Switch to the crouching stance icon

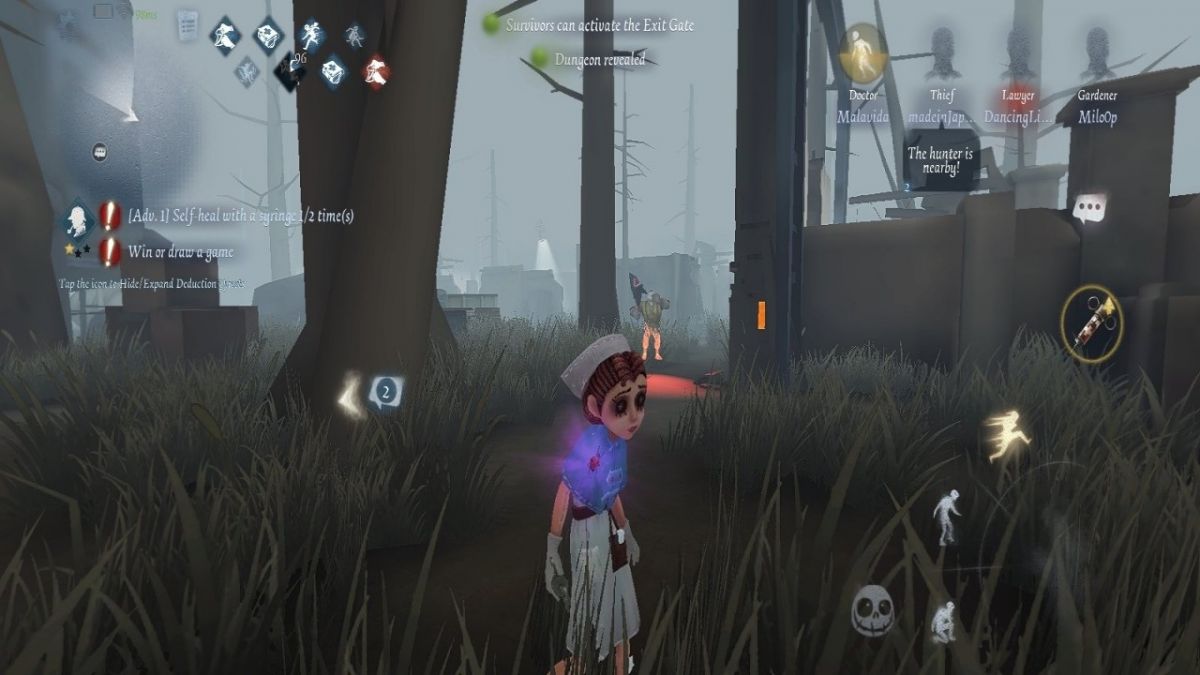click(943, 621)
